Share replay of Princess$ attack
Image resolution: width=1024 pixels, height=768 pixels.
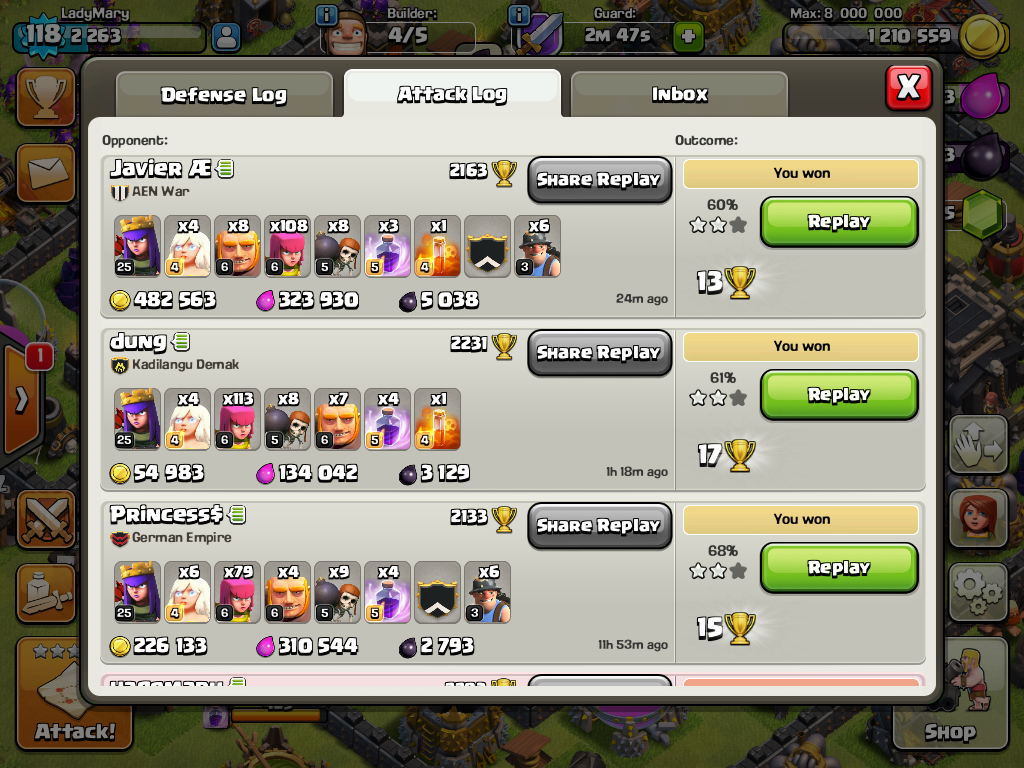coord(599,526)
